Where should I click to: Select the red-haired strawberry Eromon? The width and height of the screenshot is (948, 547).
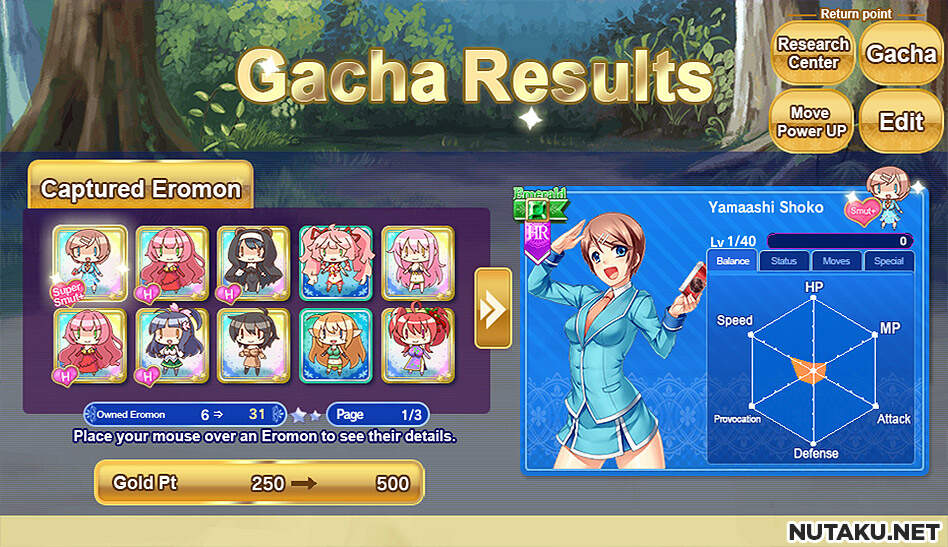click(418, 345)
